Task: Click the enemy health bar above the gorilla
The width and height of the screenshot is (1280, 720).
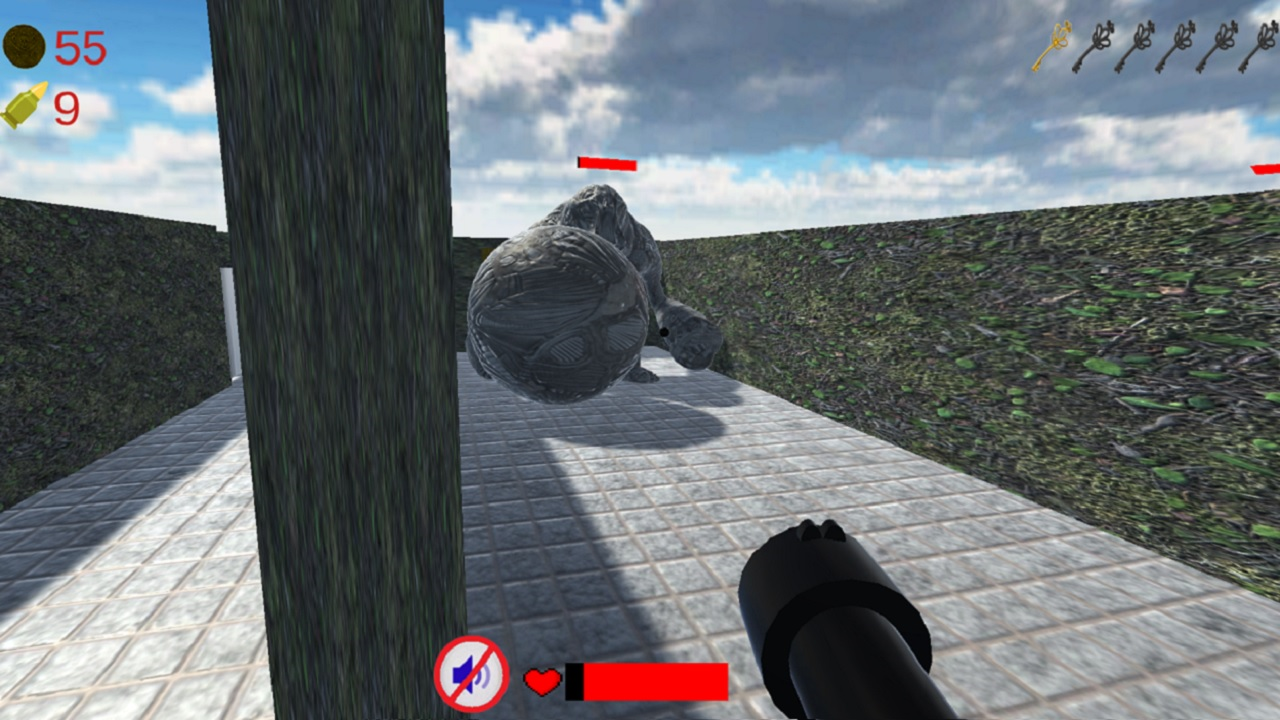Action: pos(607,163)
